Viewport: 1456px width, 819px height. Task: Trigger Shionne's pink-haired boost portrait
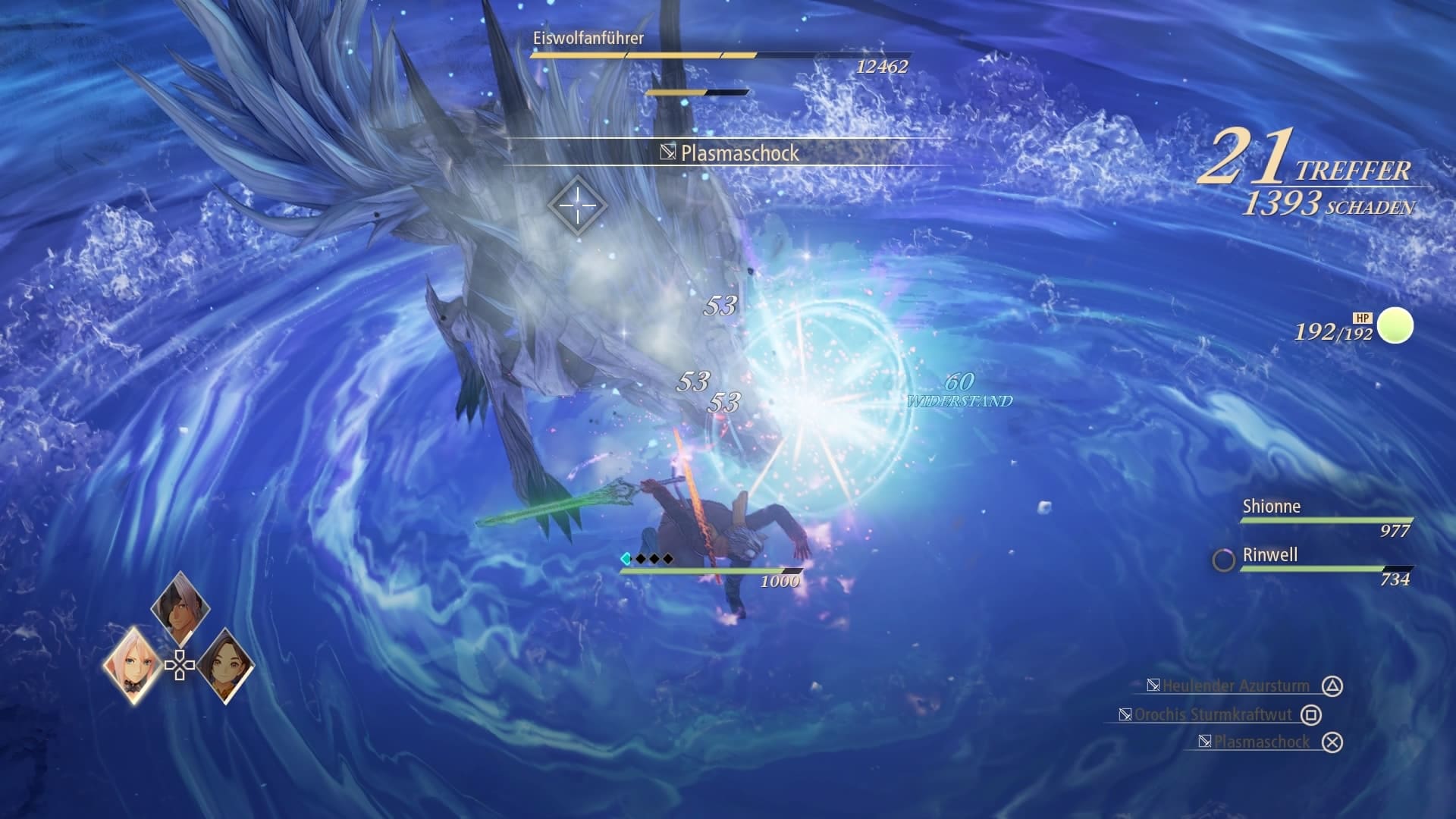click(133, 665)
